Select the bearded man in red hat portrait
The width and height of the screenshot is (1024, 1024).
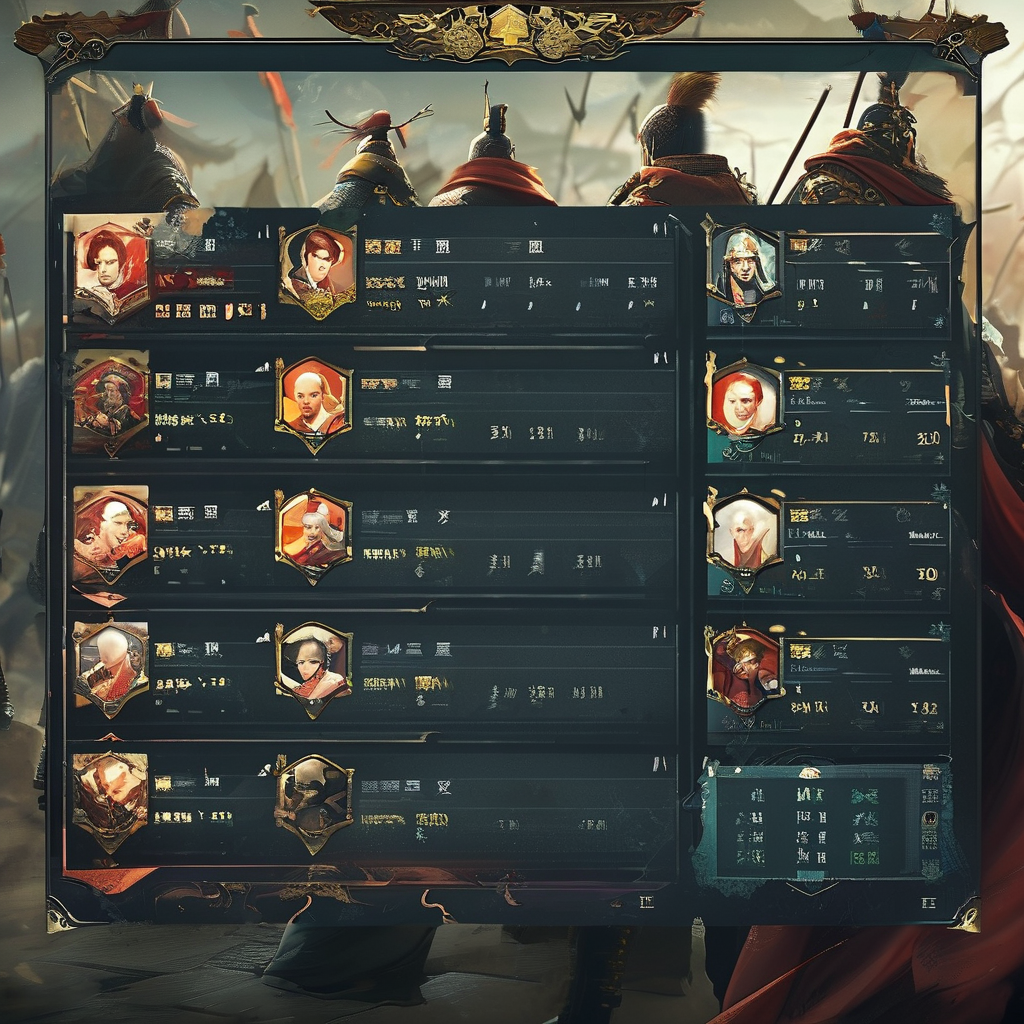[x=109, y=400]
